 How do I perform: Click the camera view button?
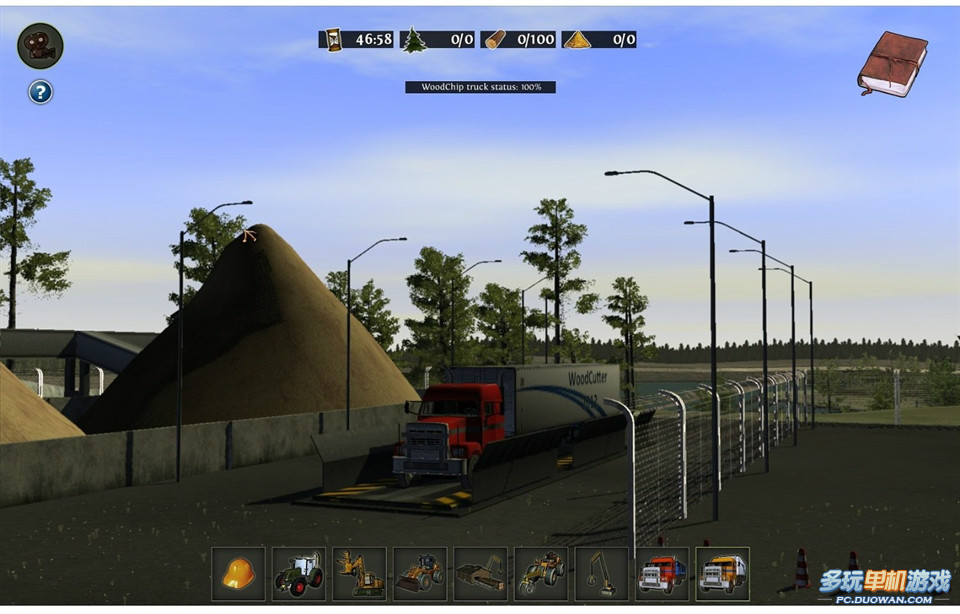pyautogui.click(x=40, y=46)
